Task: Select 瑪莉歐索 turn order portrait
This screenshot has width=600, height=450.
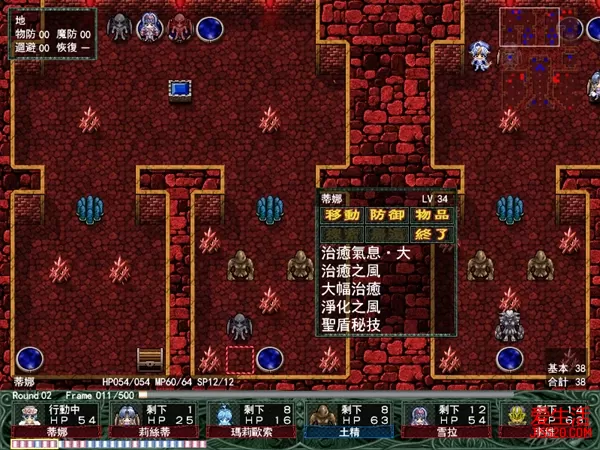Action: [252, 419]
